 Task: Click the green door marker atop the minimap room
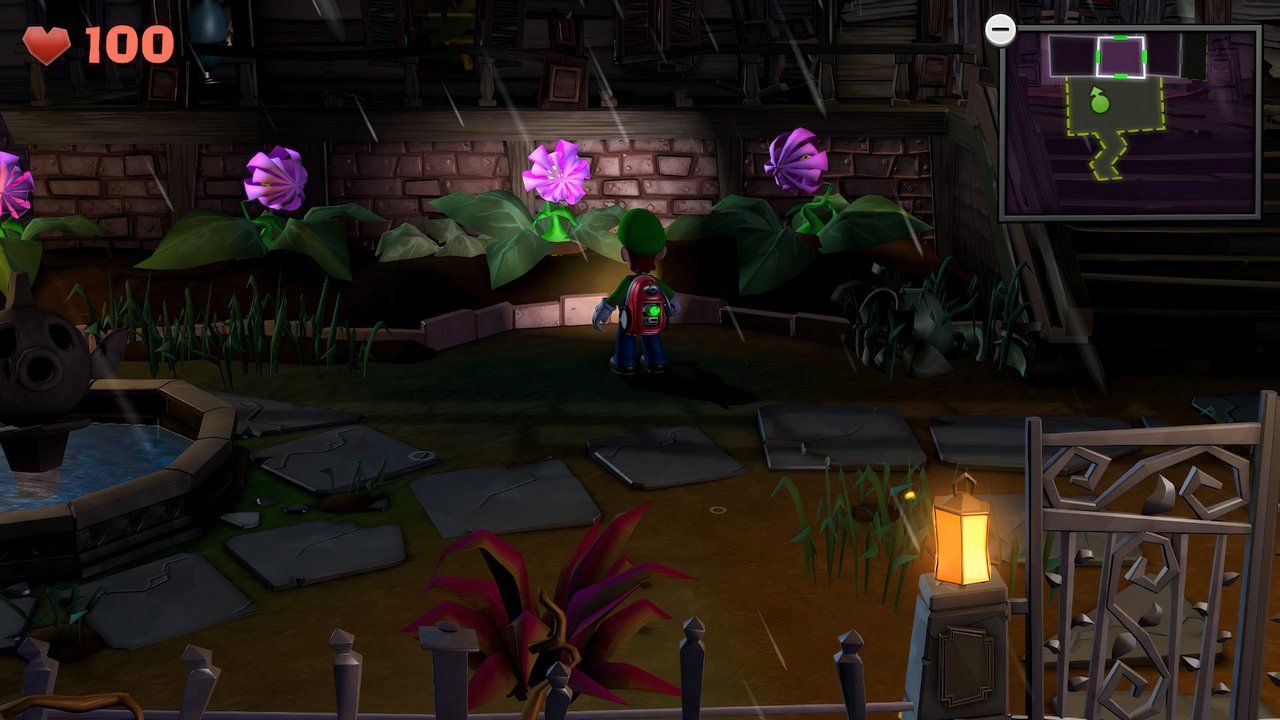point(1120,35)
